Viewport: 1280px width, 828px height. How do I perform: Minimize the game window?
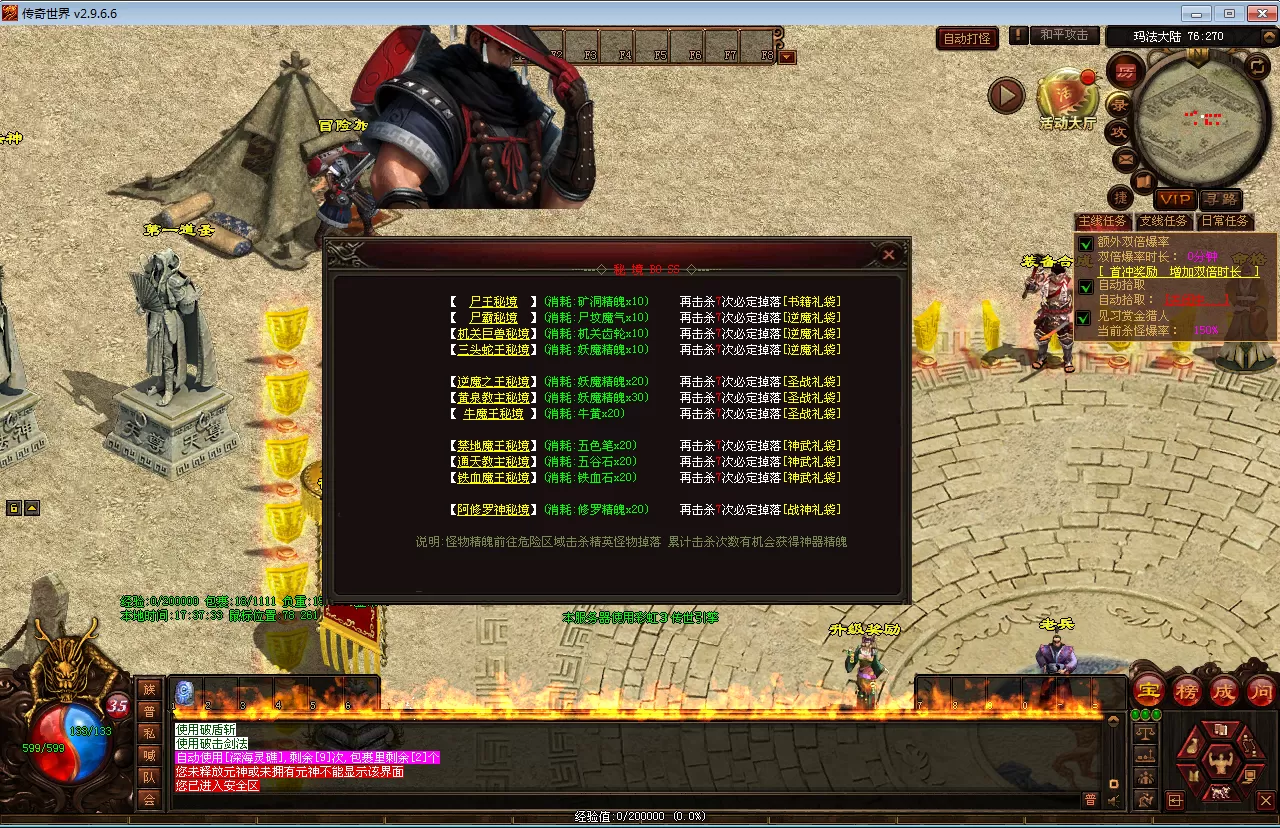click(x=1196, y=13)
